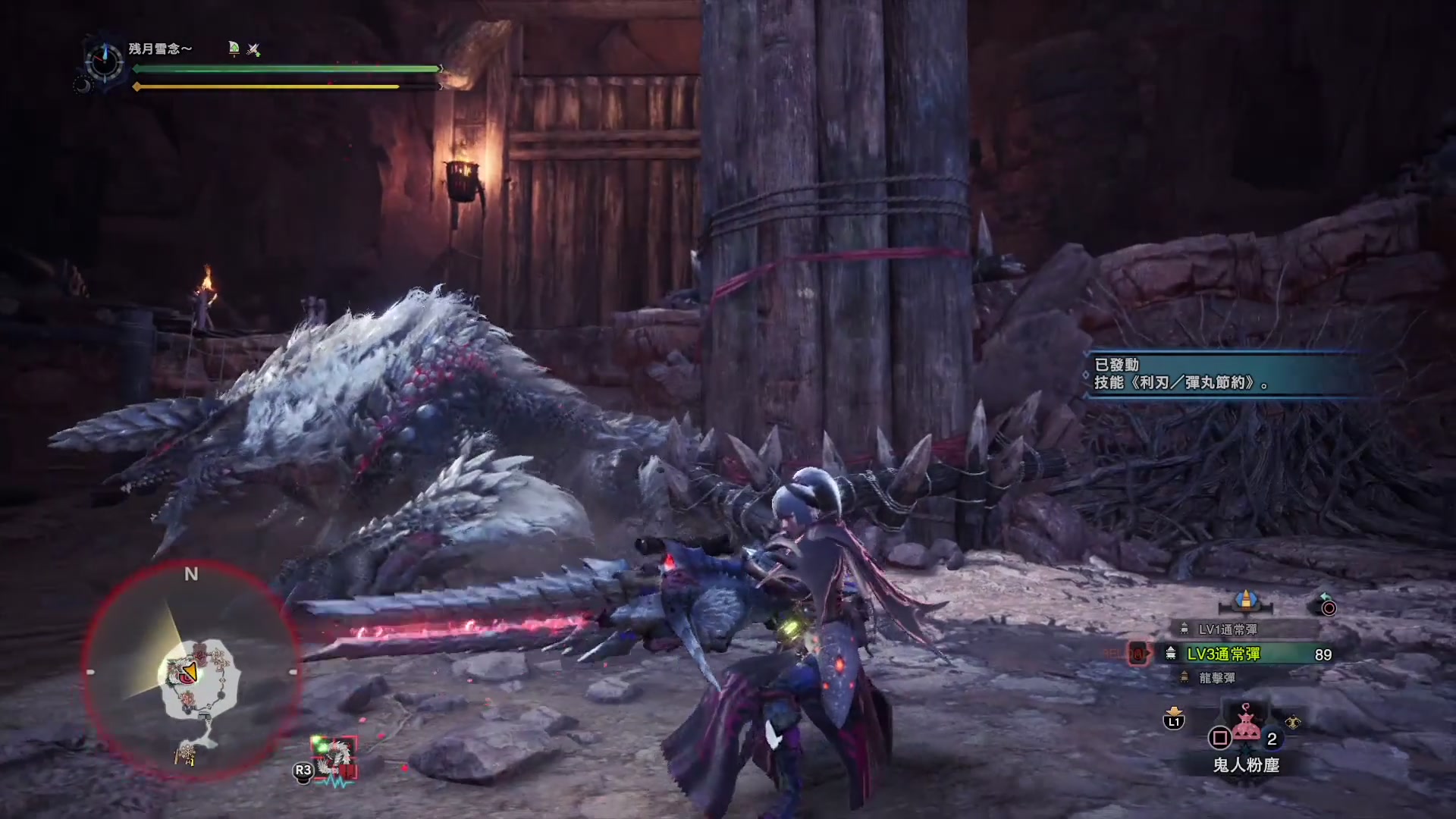Choose the LV1通常彈 ammo row

pos(1227,629)
